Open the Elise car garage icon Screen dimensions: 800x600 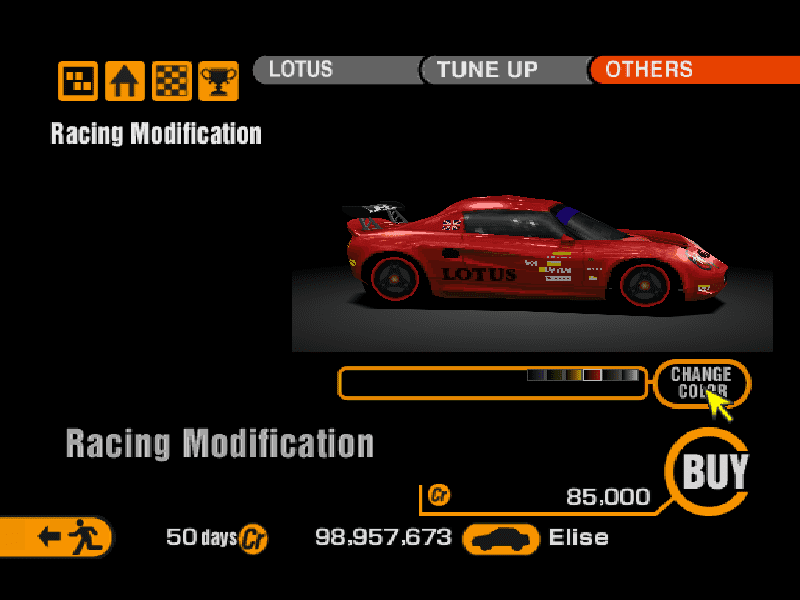(x=501, y=538)
